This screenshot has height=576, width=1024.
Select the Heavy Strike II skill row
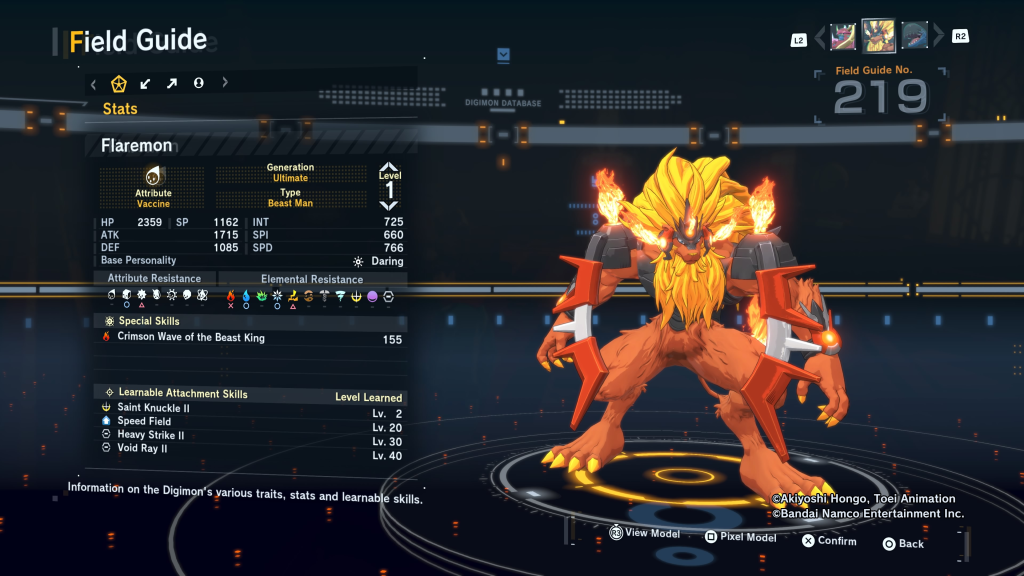click(250, 436)
